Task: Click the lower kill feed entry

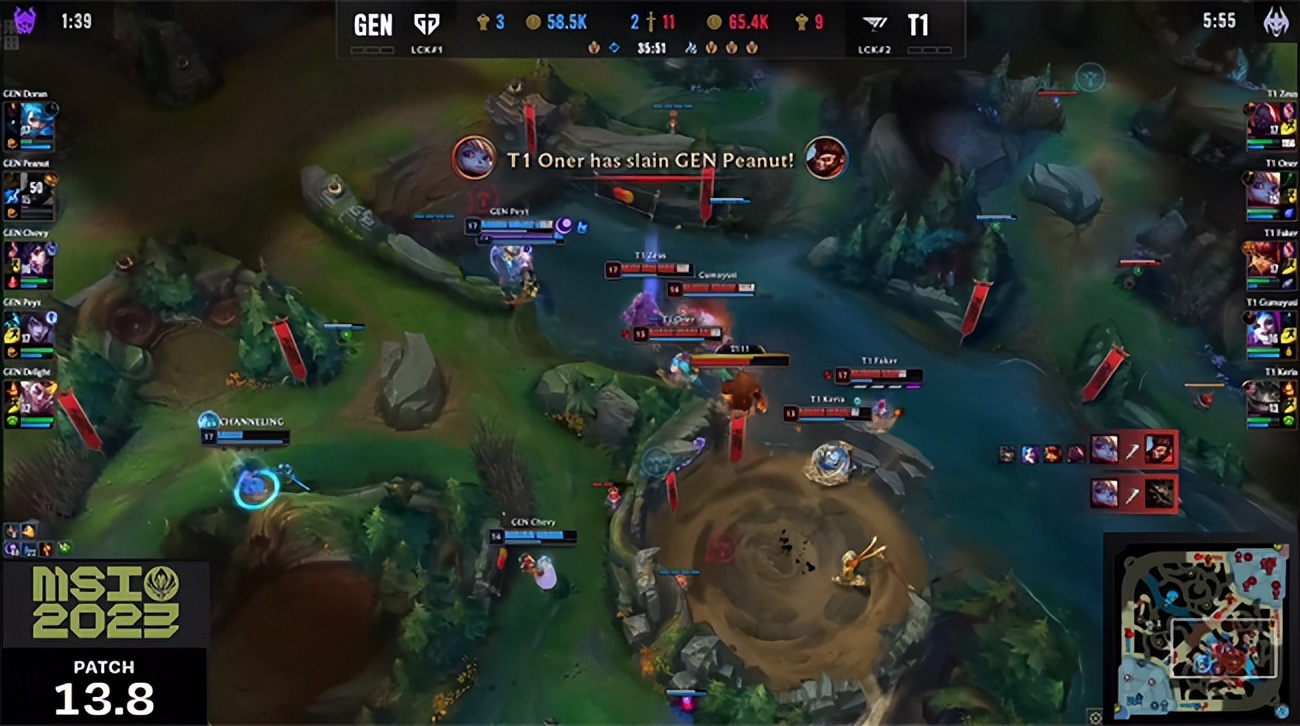Action: (1133, 492)
